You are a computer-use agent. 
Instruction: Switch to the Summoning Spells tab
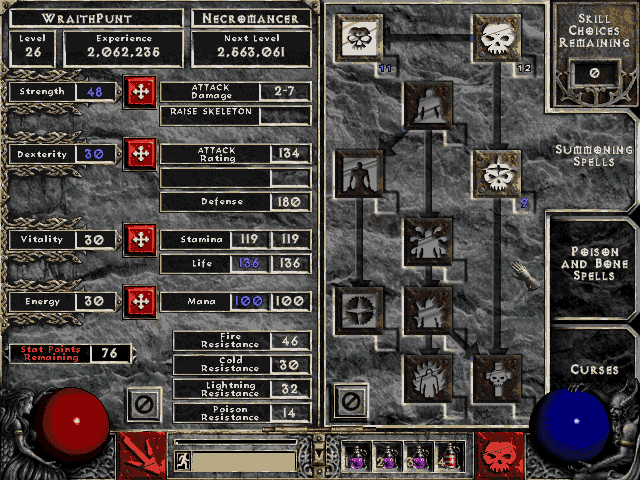[x=594, y=155]
